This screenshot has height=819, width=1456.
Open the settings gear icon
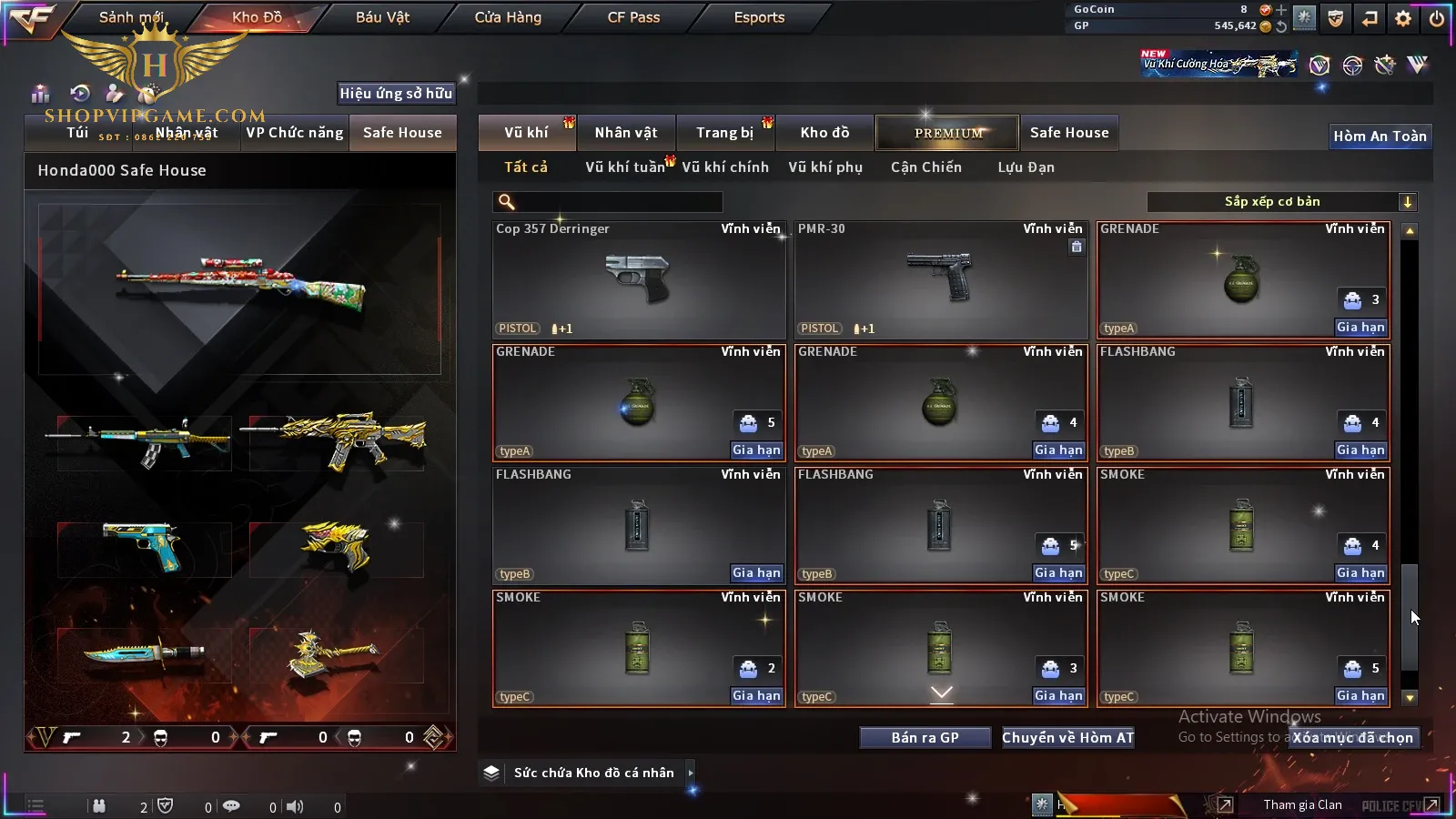coord(1403,18)
